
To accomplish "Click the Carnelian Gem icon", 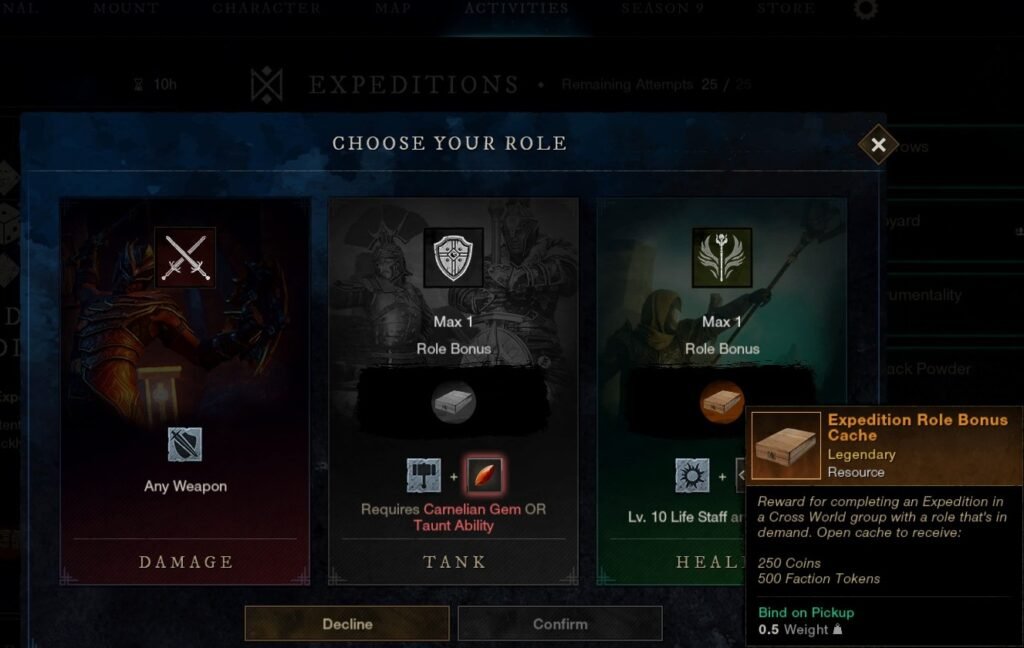I will tap(484, 474).
